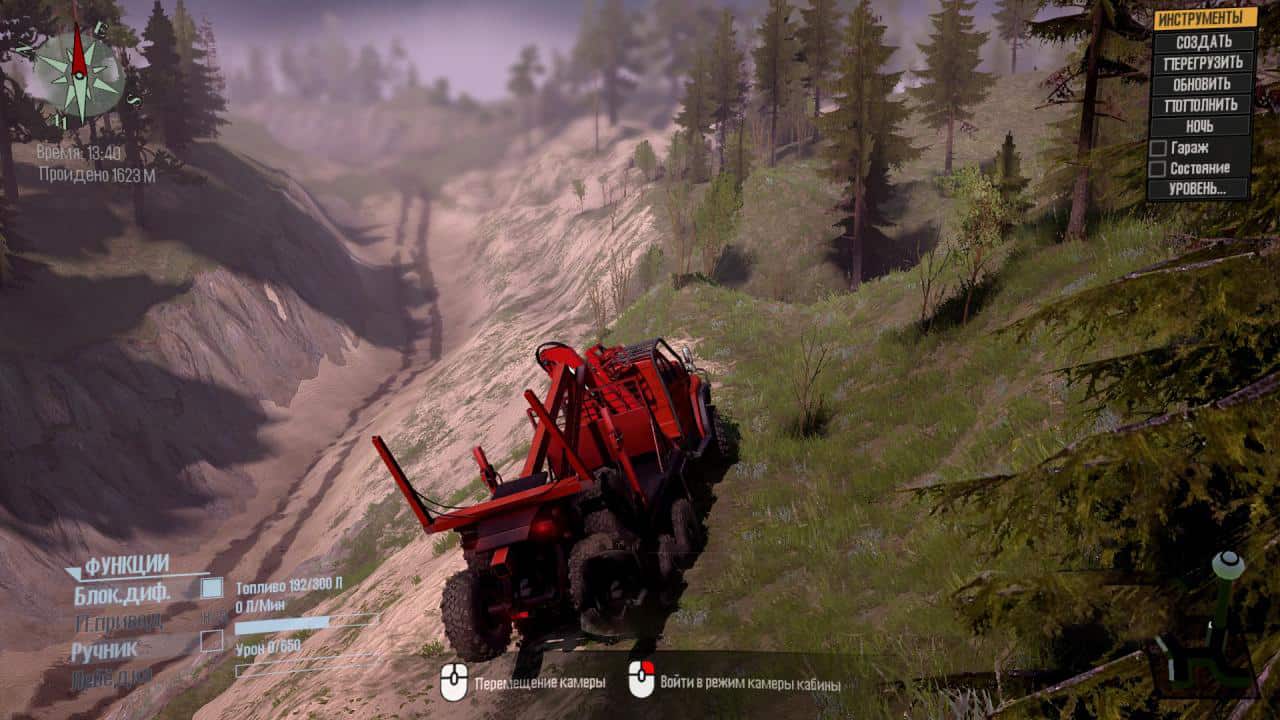Toggle the Блок.диф. differential lock checkbox
This screenshot has width=1280, height=720.
[x=212, y=588]
